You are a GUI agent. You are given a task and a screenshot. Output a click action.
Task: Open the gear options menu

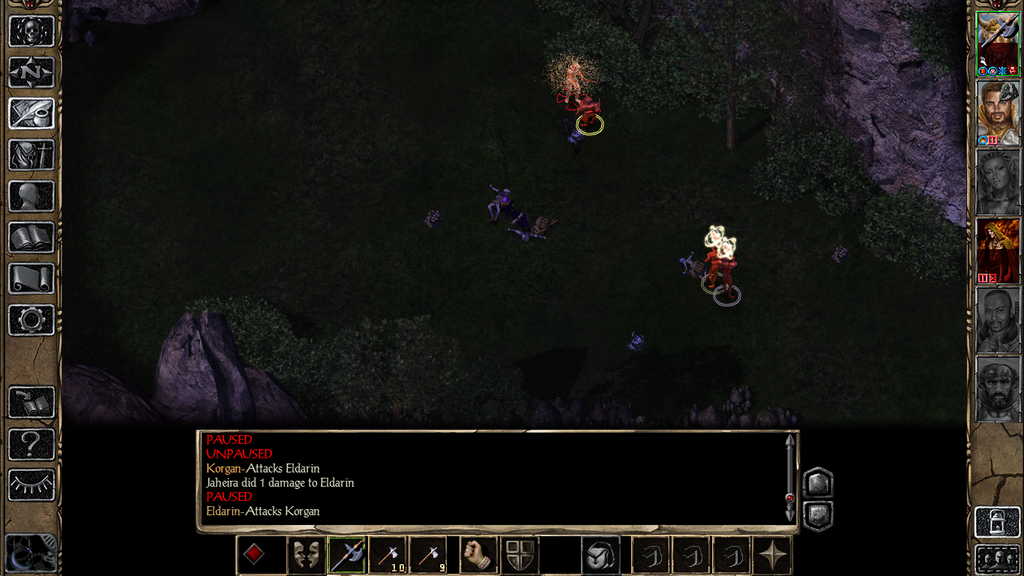tap(31, 320)
